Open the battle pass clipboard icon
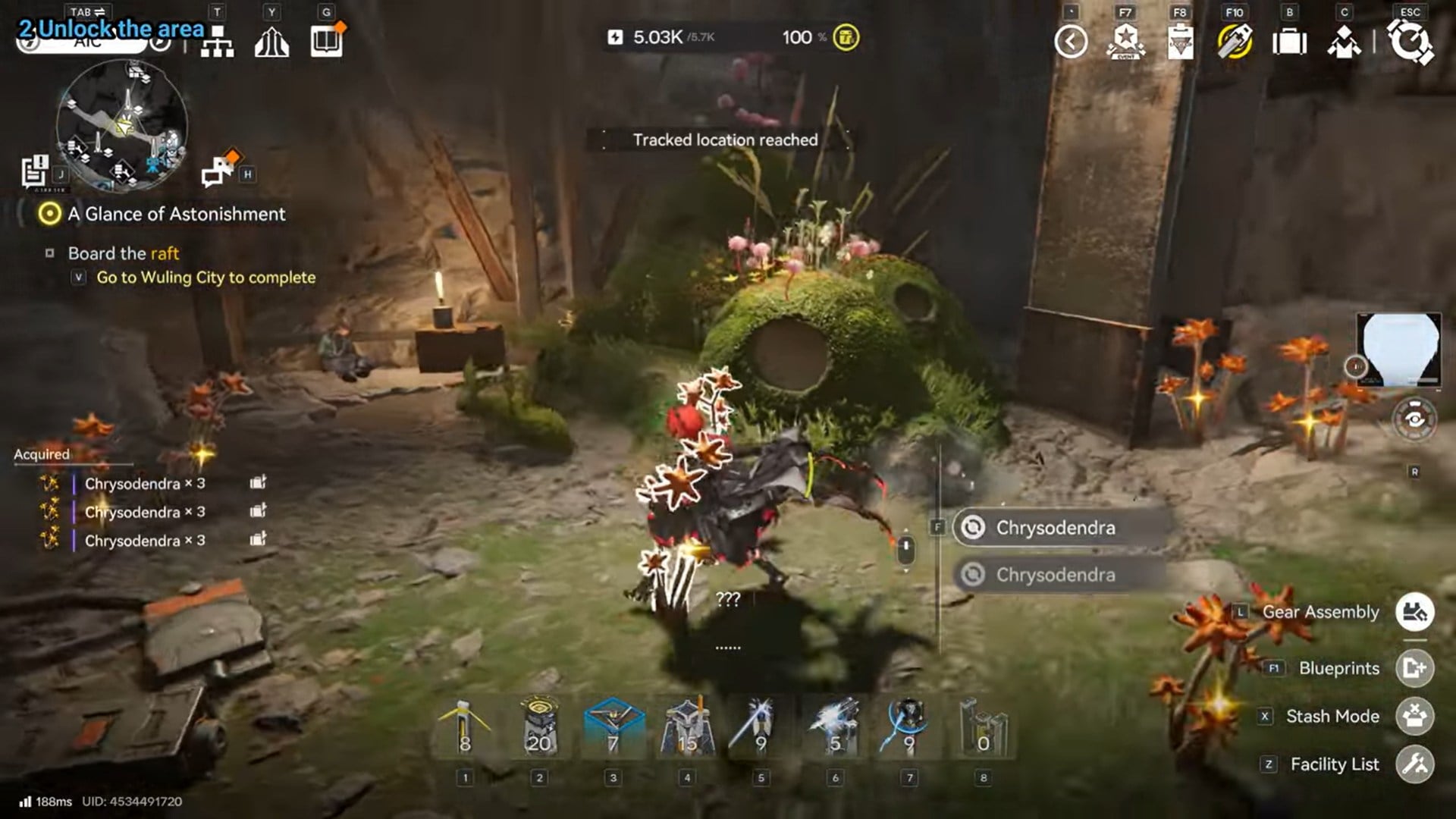 1180,40
